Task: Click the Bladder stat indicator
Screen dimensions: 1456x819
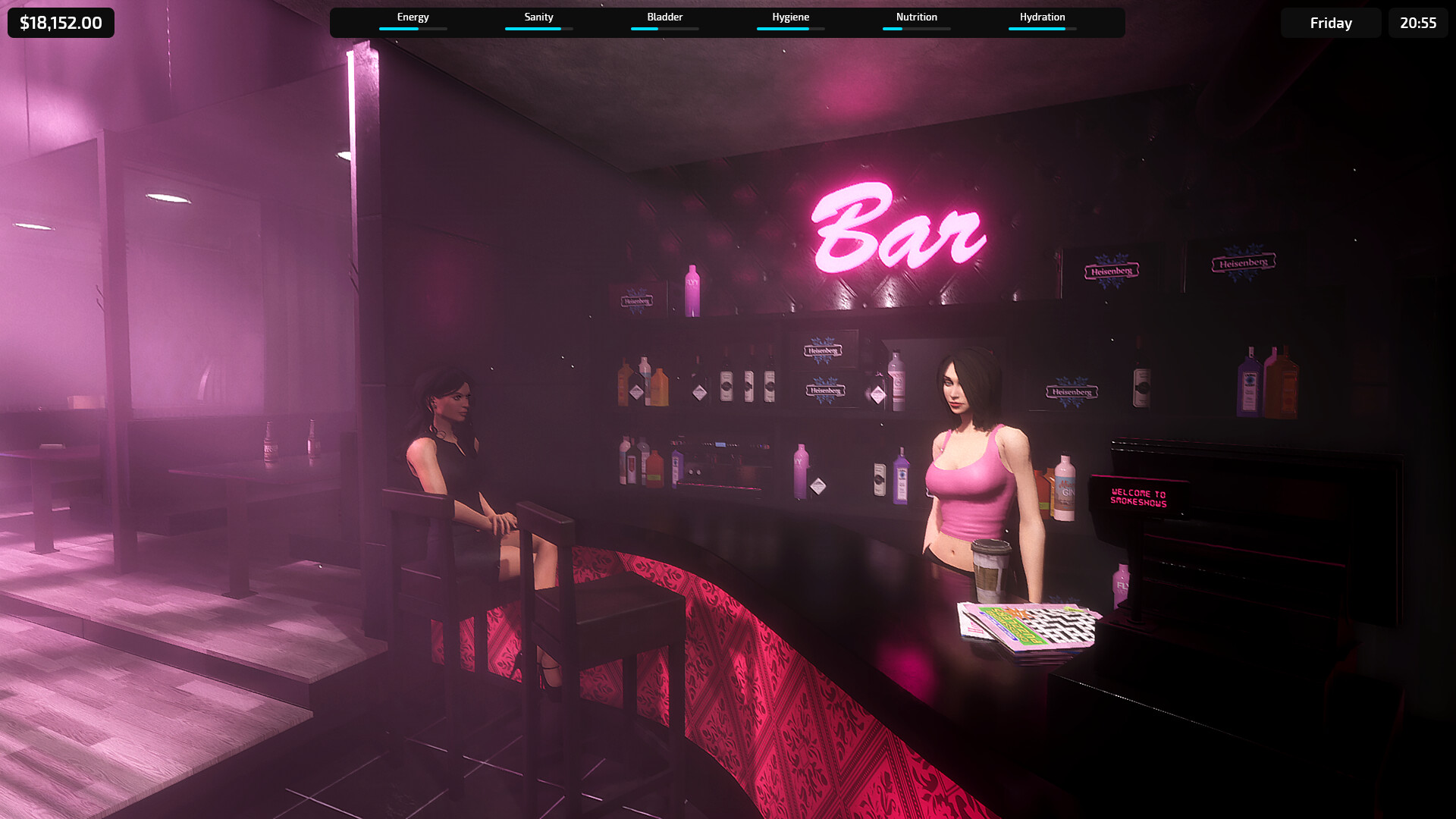Action: [x=664, y=17]
